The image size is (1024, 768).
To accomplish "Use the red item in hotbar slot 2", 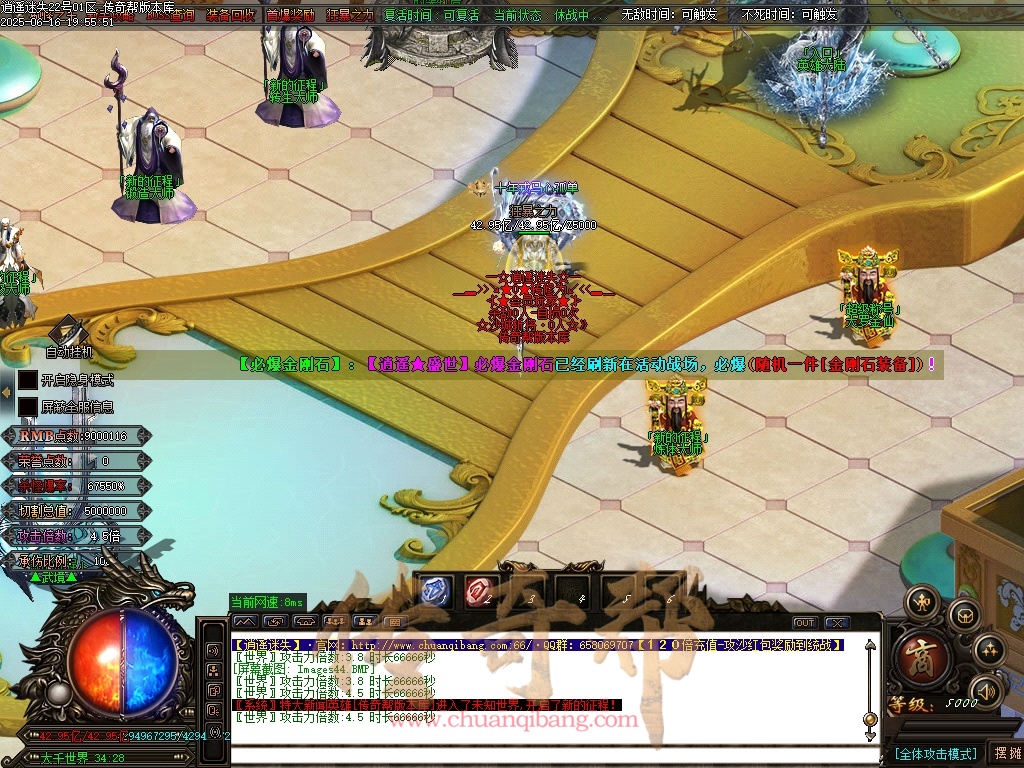I will 479,591.
